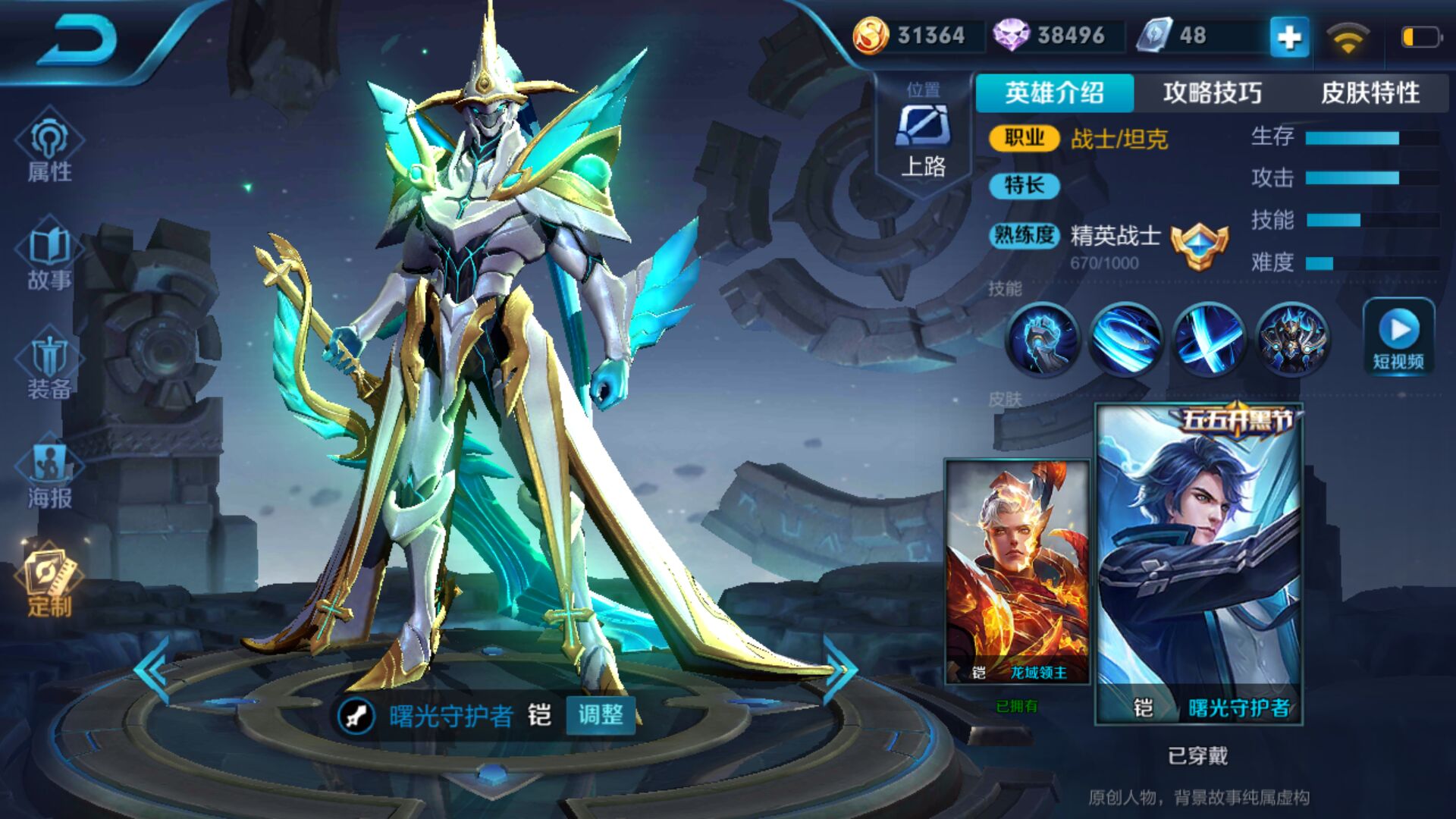This screenshot has height=819, width=1456.
Task: Open the 故事 story section
Action: 50,258
